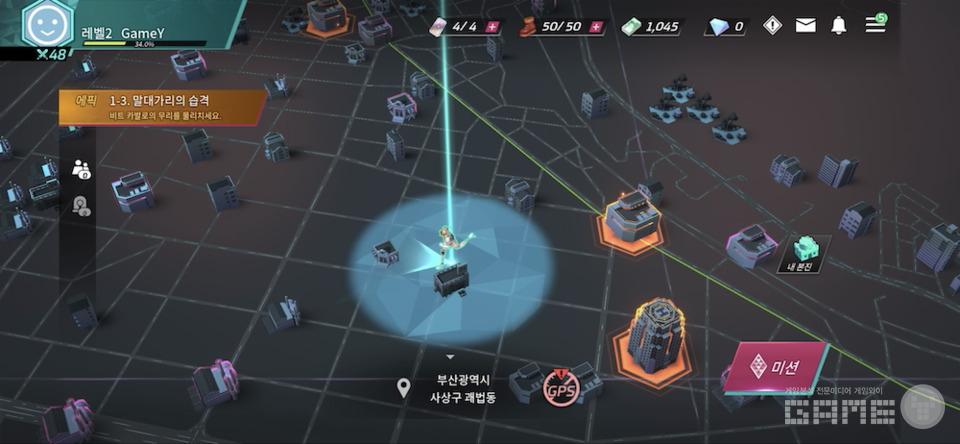Open the player profile avatar
This screenshot has width=960, height=444.
click(42, 24)
